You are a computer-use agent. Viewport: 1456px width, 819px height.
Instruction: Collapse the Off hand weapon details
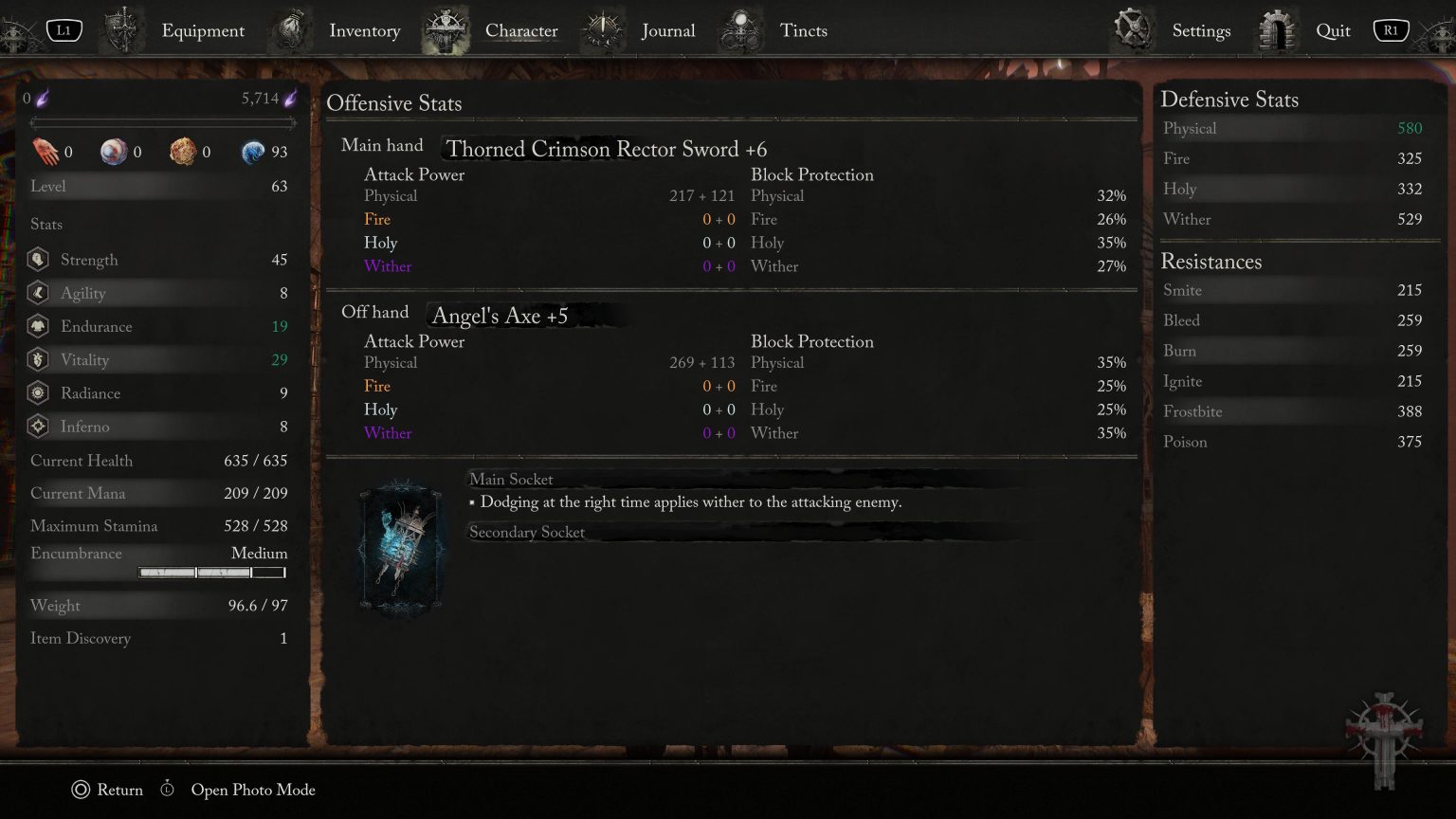tap(377, 311)
